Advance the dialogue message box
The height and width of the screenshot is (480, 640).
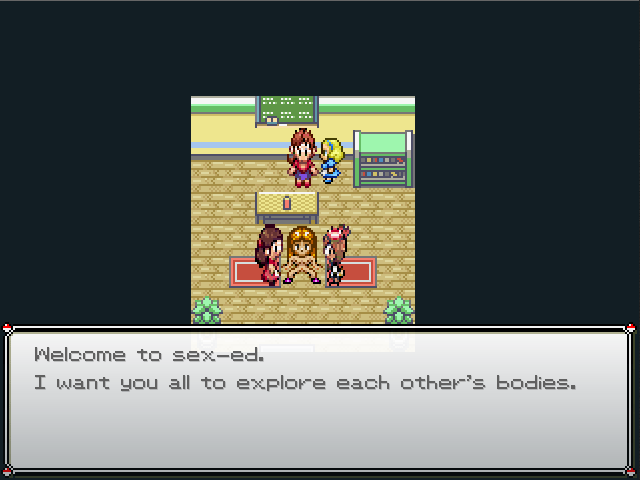[319, 400]
